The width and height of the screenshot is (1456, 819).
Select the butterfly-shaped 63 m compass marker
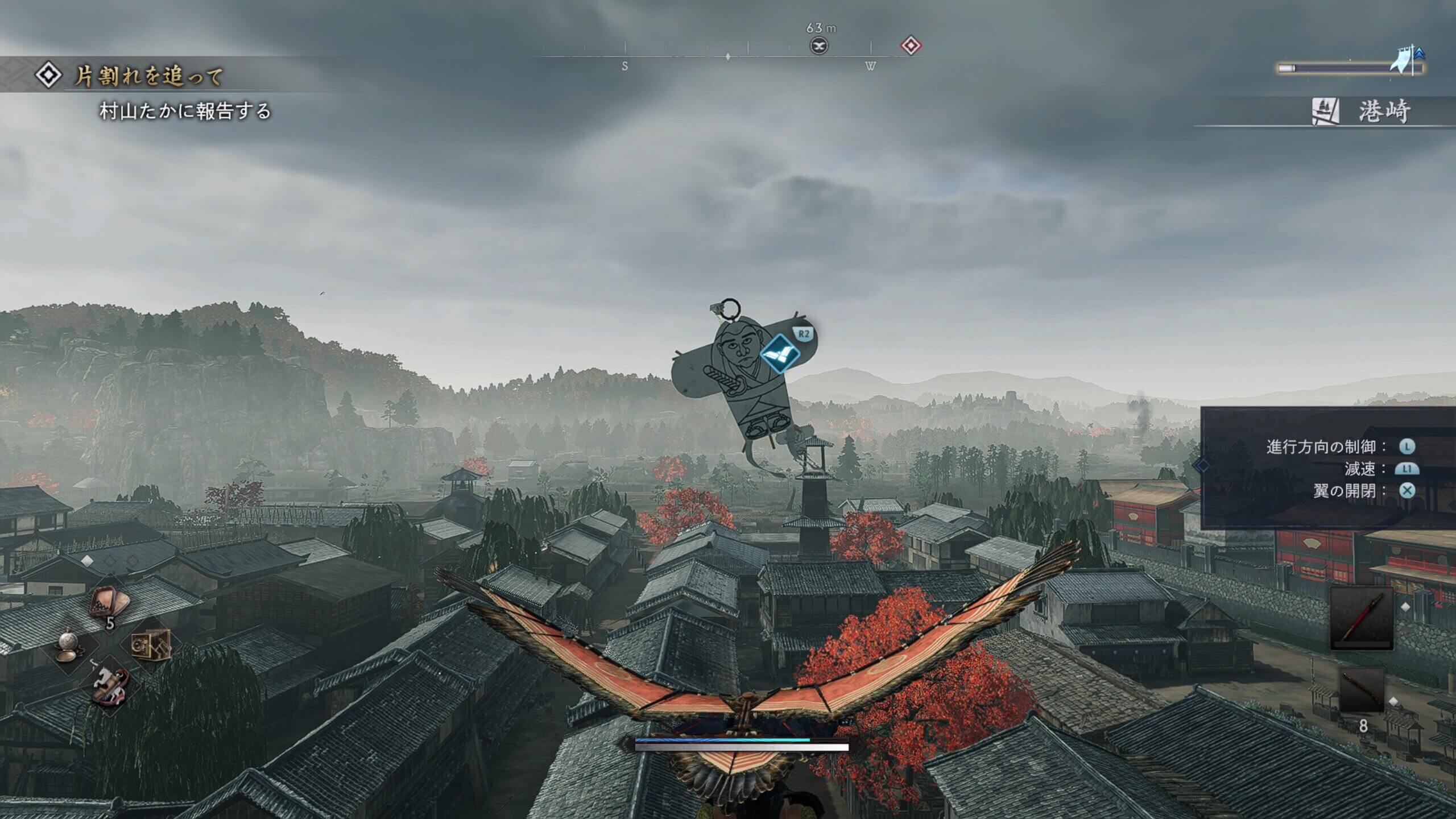819,45
